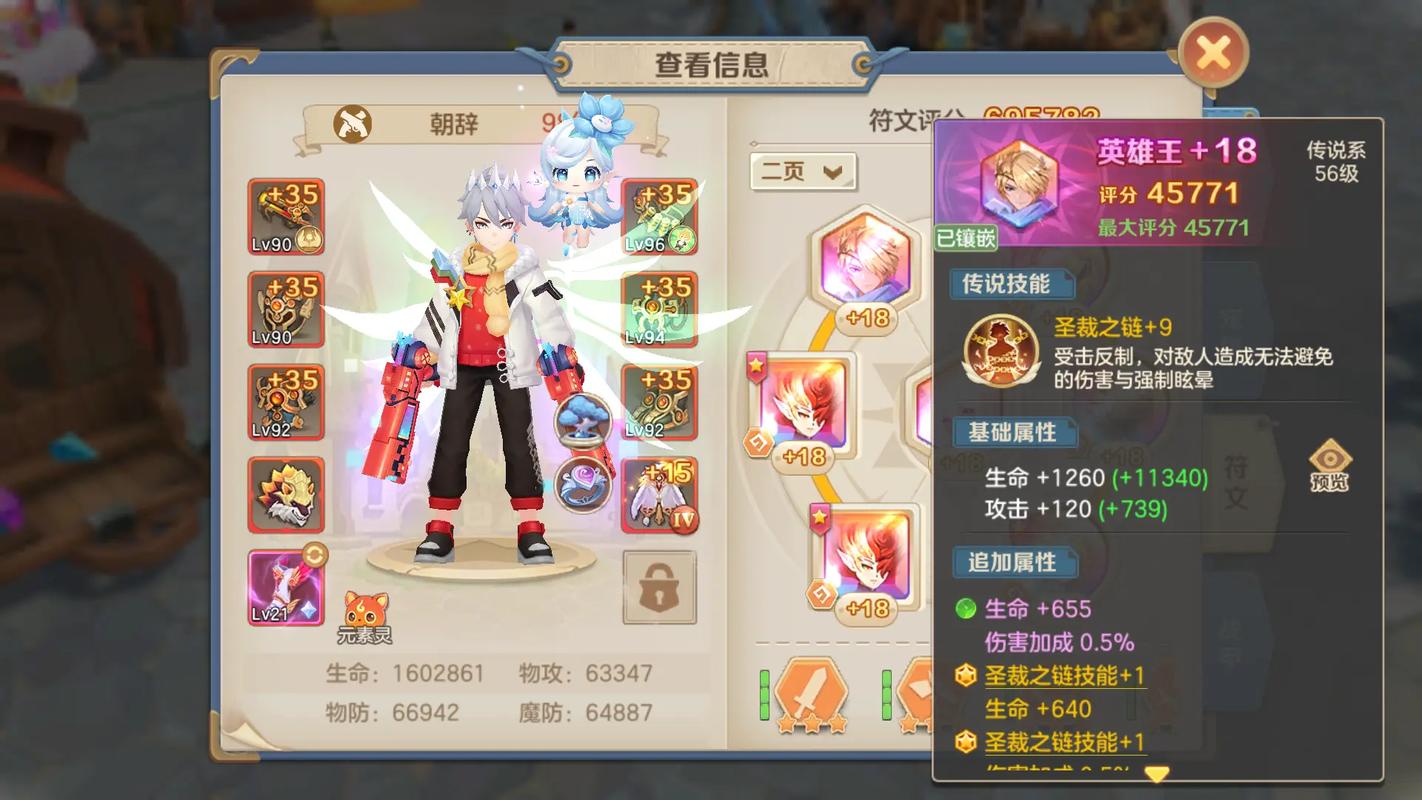Click the 元素灵 fox spirit icon

(x=367, y=605)
